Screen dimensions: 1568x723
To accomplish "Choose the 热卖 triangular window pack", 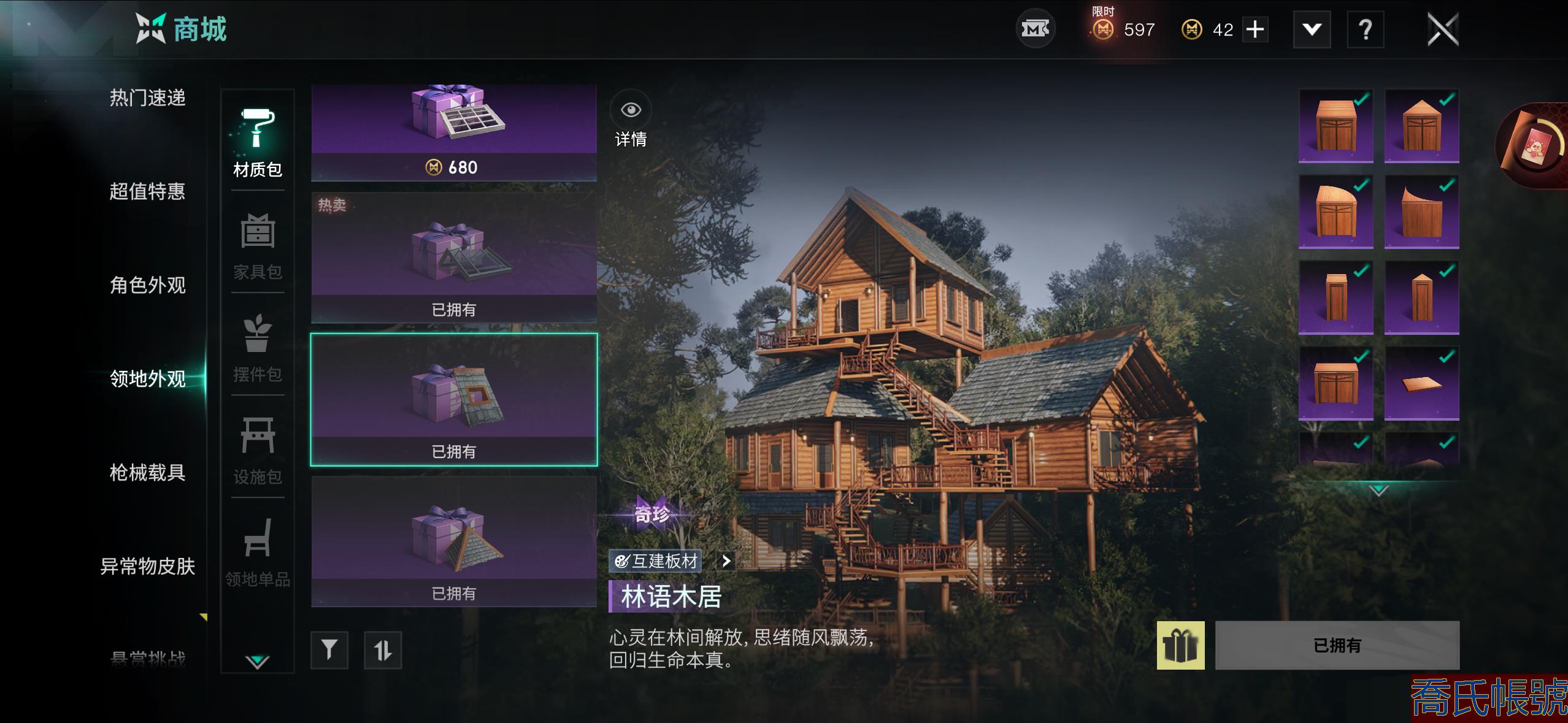I will pyautogui.click(x=454, y=258).
